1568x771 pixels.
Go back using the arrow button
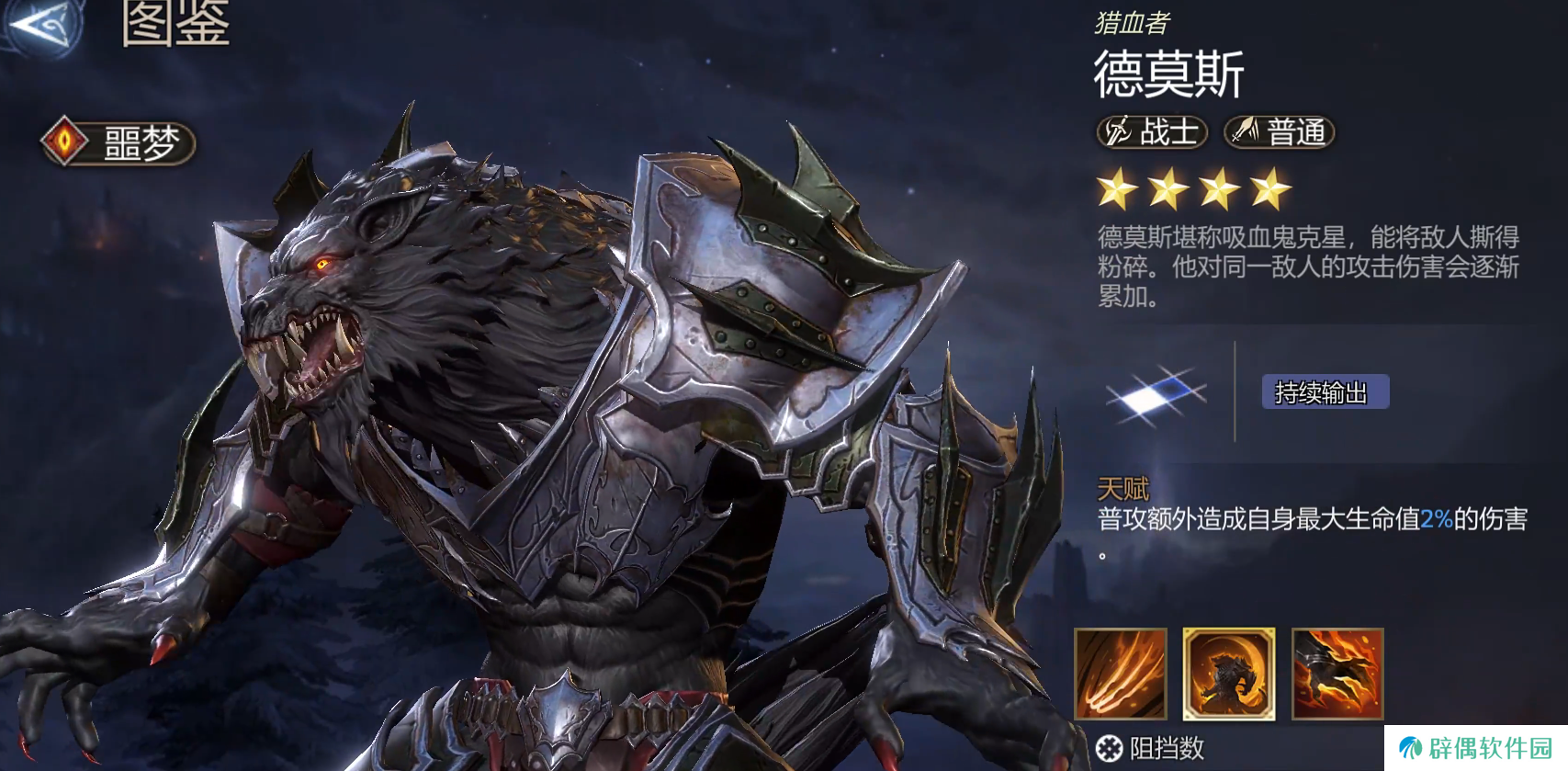[x=41, y=25]
